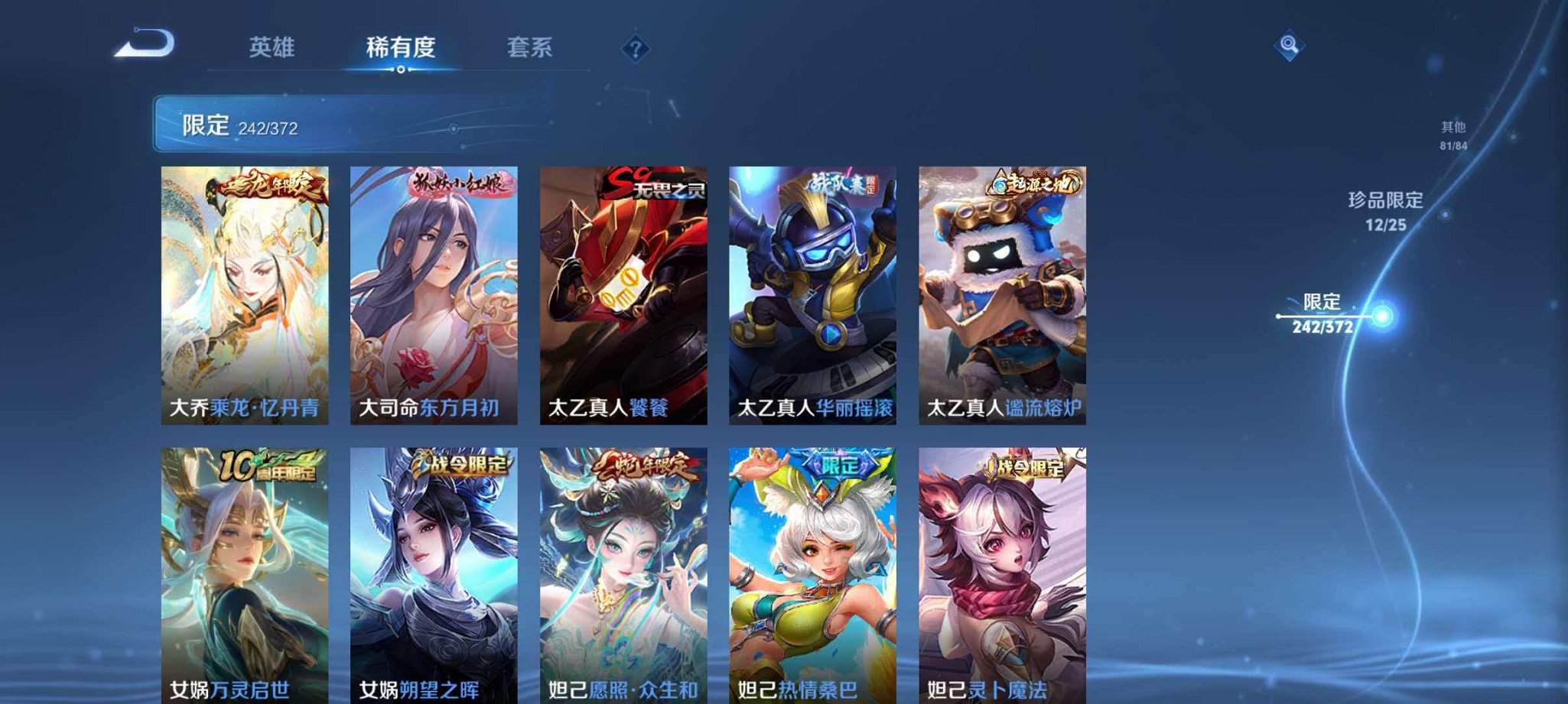
Task: Click the 起源之地 badge on 太乙真人 skin
Action: click(x=1035, y=183)
